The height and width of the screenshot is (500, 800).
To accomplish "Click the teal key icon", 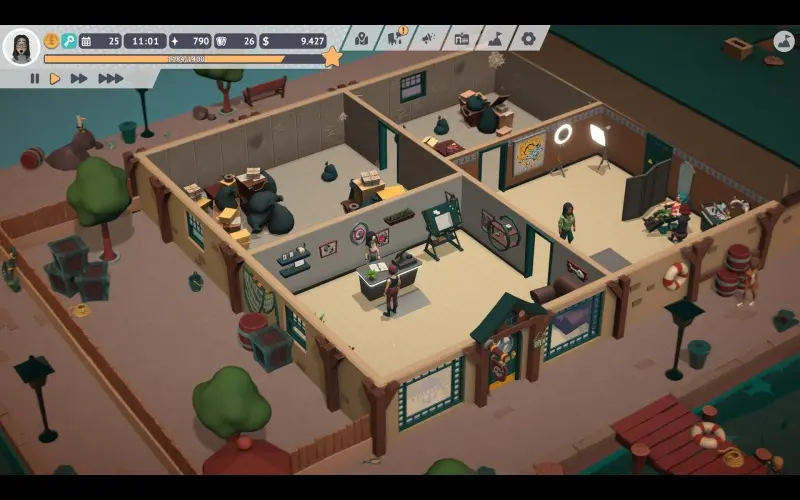I will pyautogui.click(x=69, y=41).
